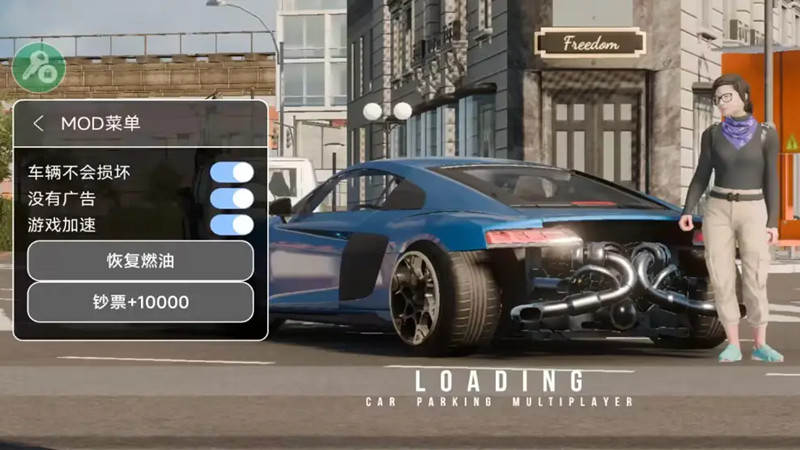
Task: Click the green round key icon
Action: [39, 68]
